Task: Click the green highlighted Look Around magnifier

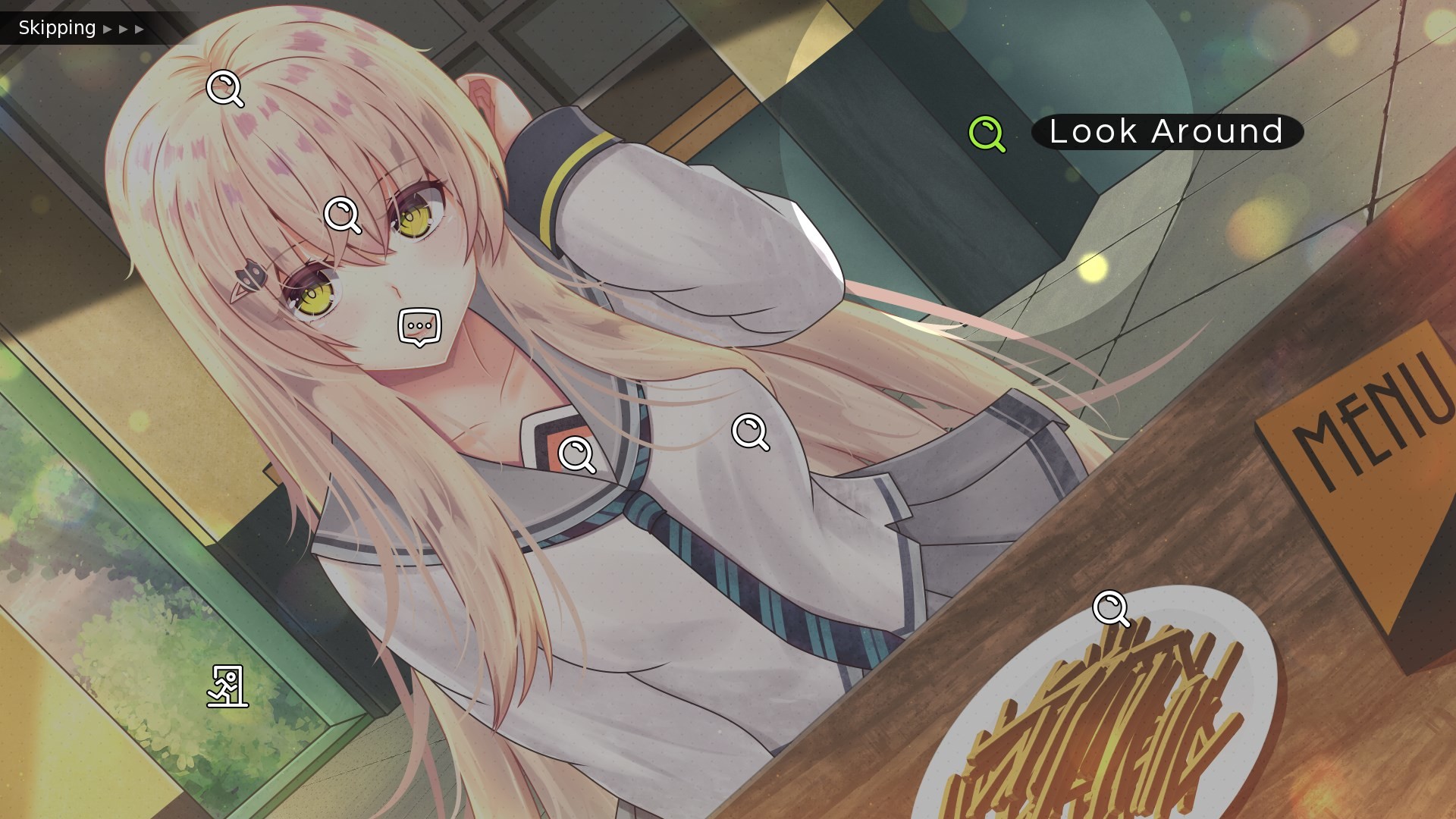Action: [x=987, y=133]
